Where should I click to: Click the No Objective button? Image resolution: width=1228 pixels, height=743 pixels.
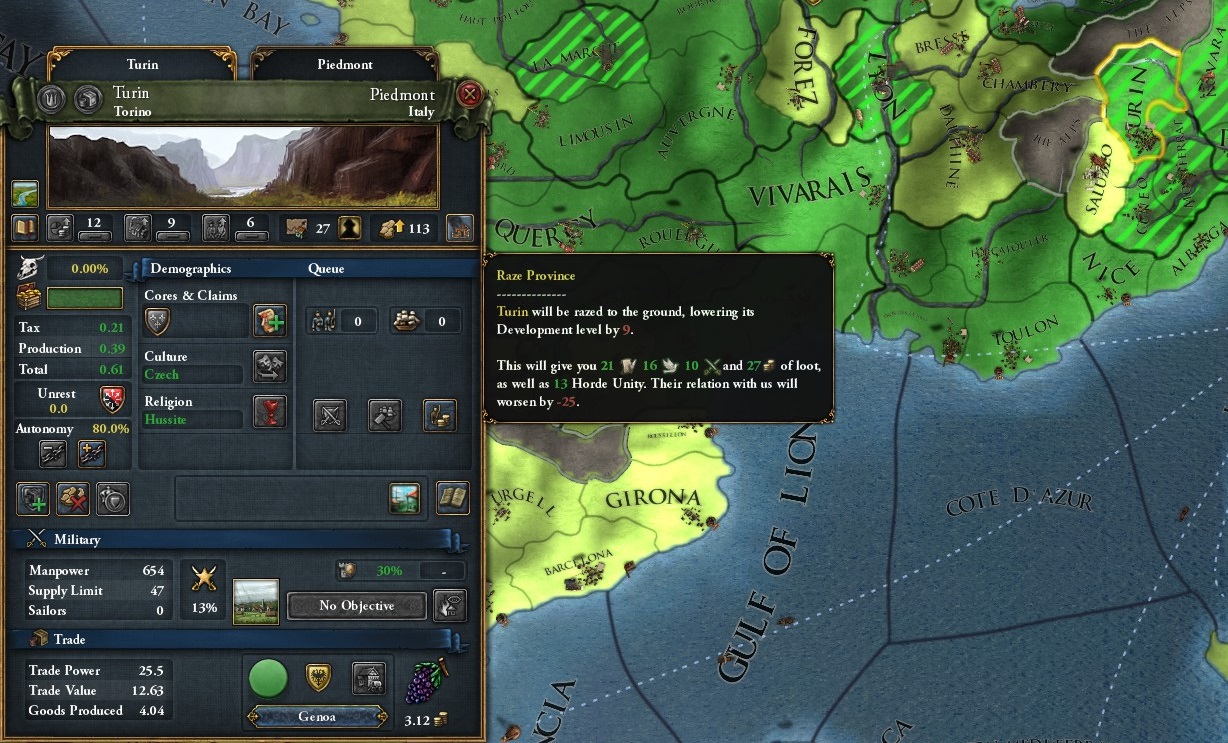[356, 606]
